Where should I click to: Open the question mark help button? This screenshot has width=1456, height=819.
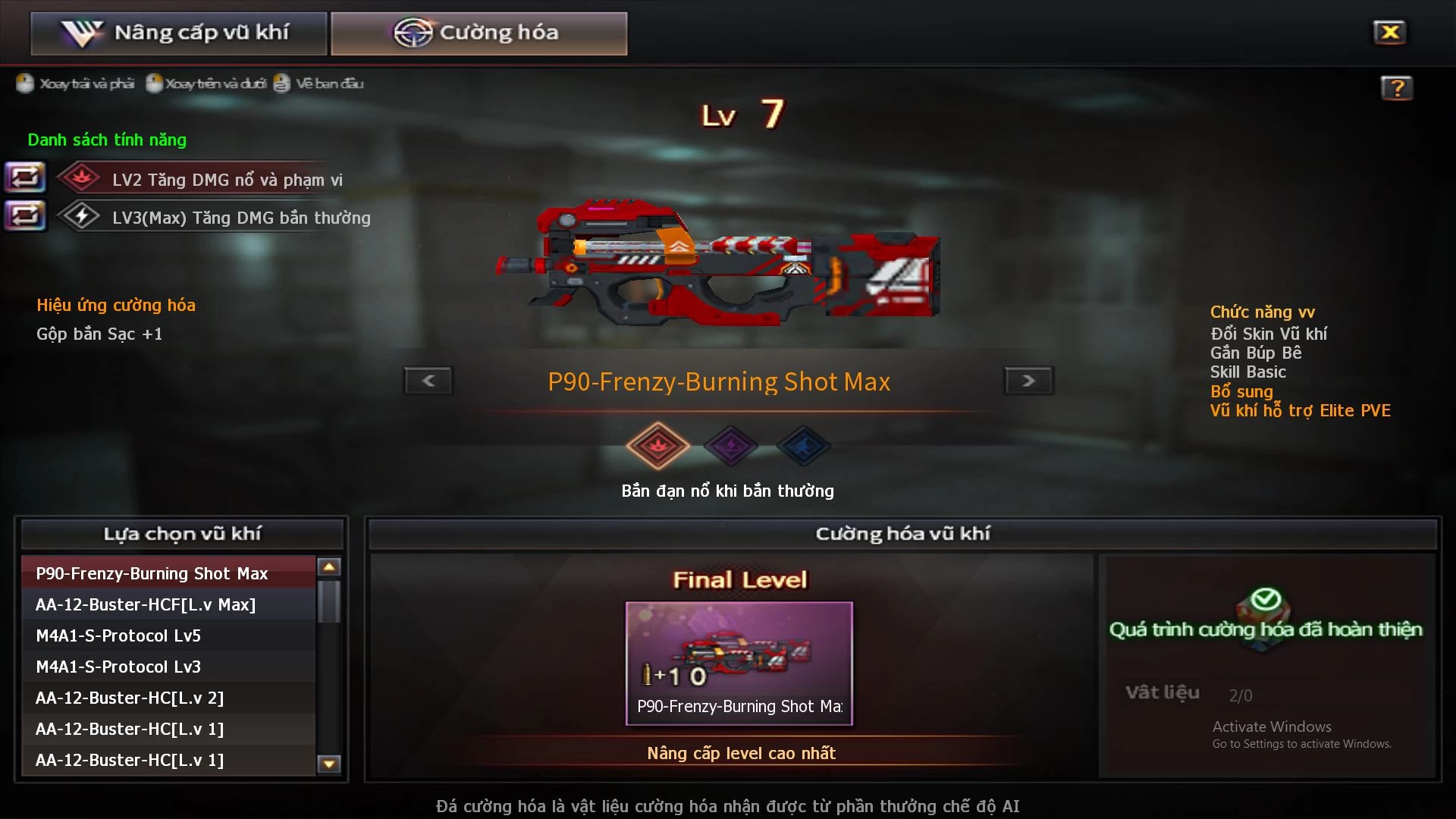[1396, 88]
